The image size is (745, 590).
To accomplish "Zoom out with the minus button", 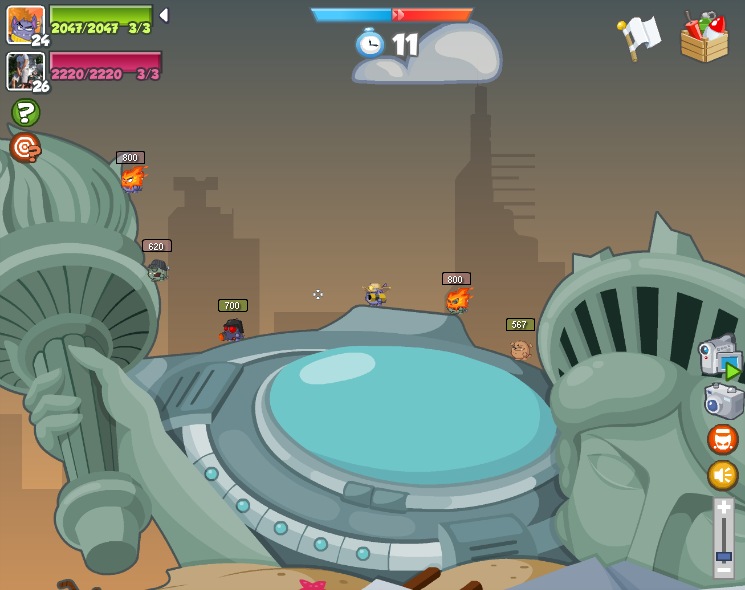I will tap(723, 571).
